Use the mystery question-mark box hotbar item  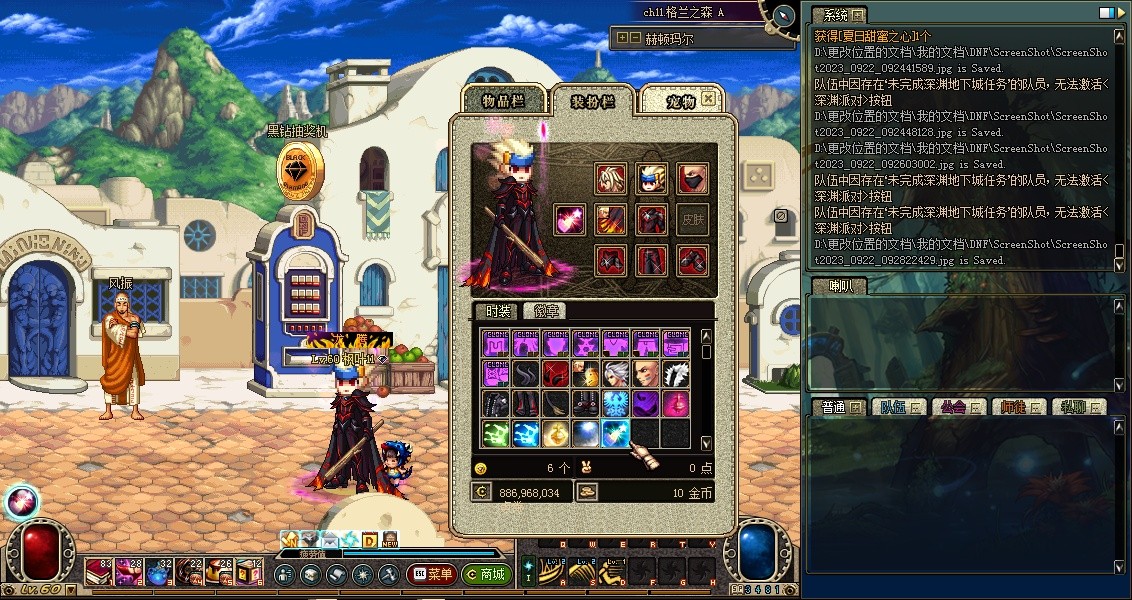250,573
